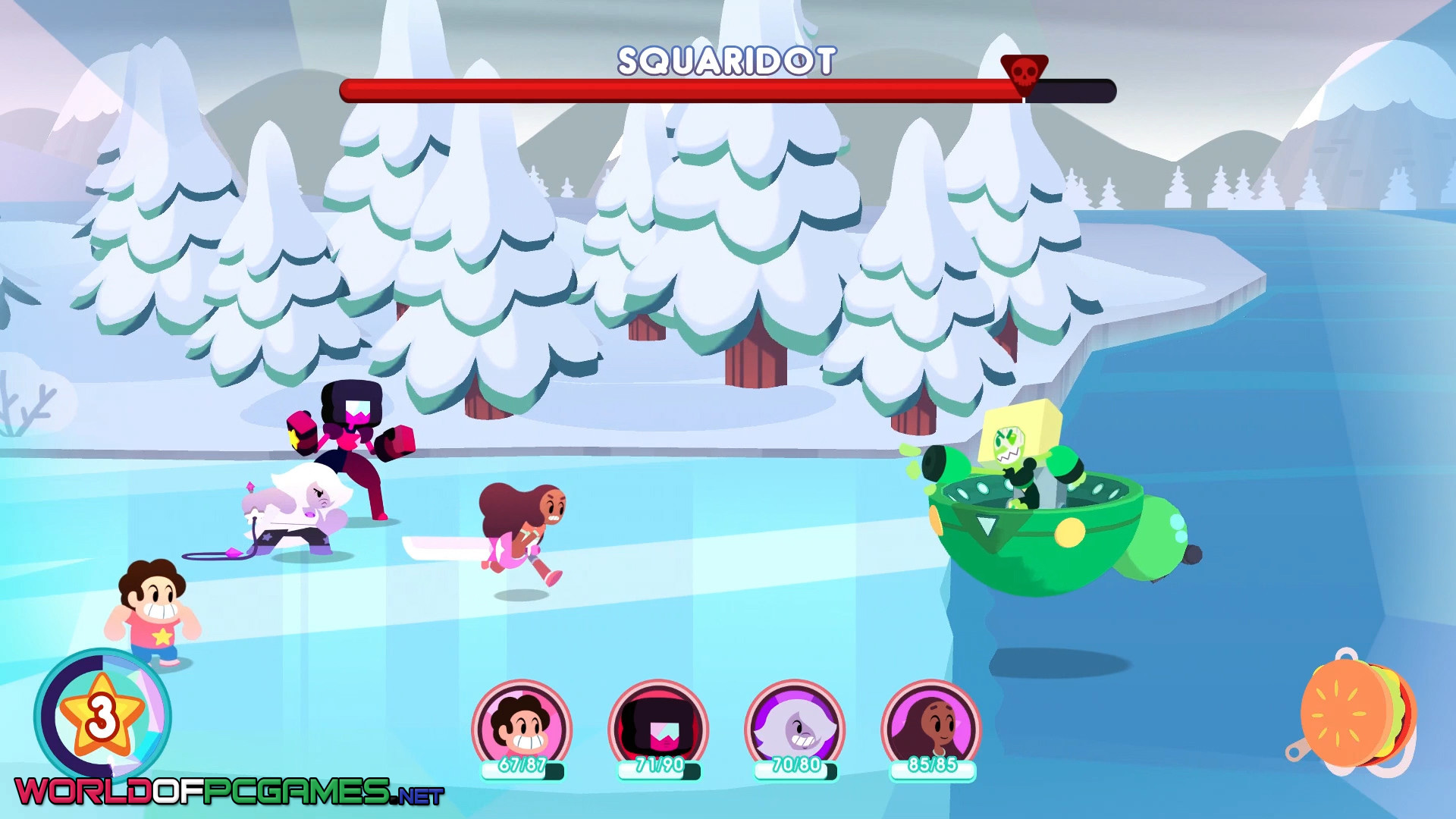Image resolution: width=1456 pixels, height=819 pixels.
Task: Select Connie's portrait icon
Action: coord(931,725)
